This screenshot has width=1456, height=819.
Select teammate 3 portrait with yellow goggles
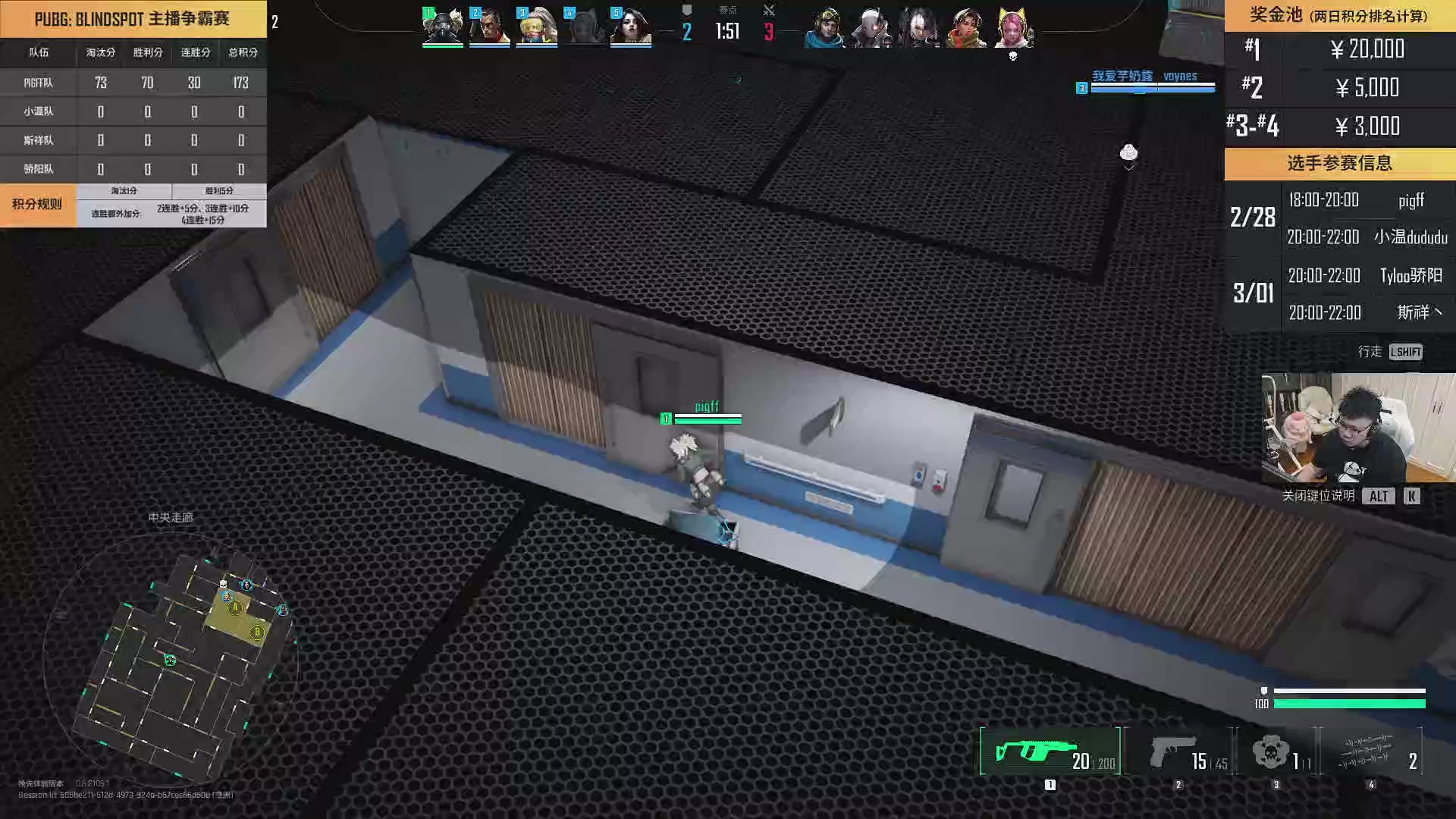(537, 27)
